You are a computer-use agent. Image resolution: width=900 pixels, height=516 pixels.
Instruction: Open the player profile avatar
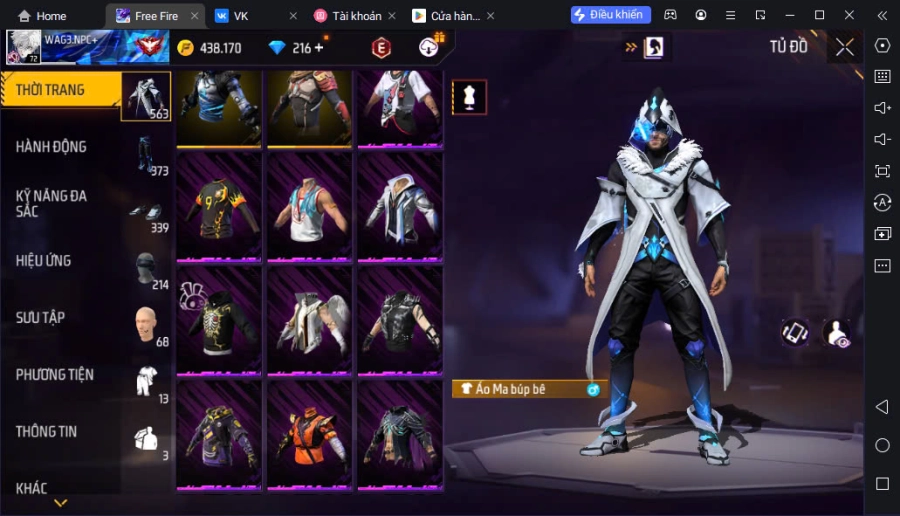point(24,47)
